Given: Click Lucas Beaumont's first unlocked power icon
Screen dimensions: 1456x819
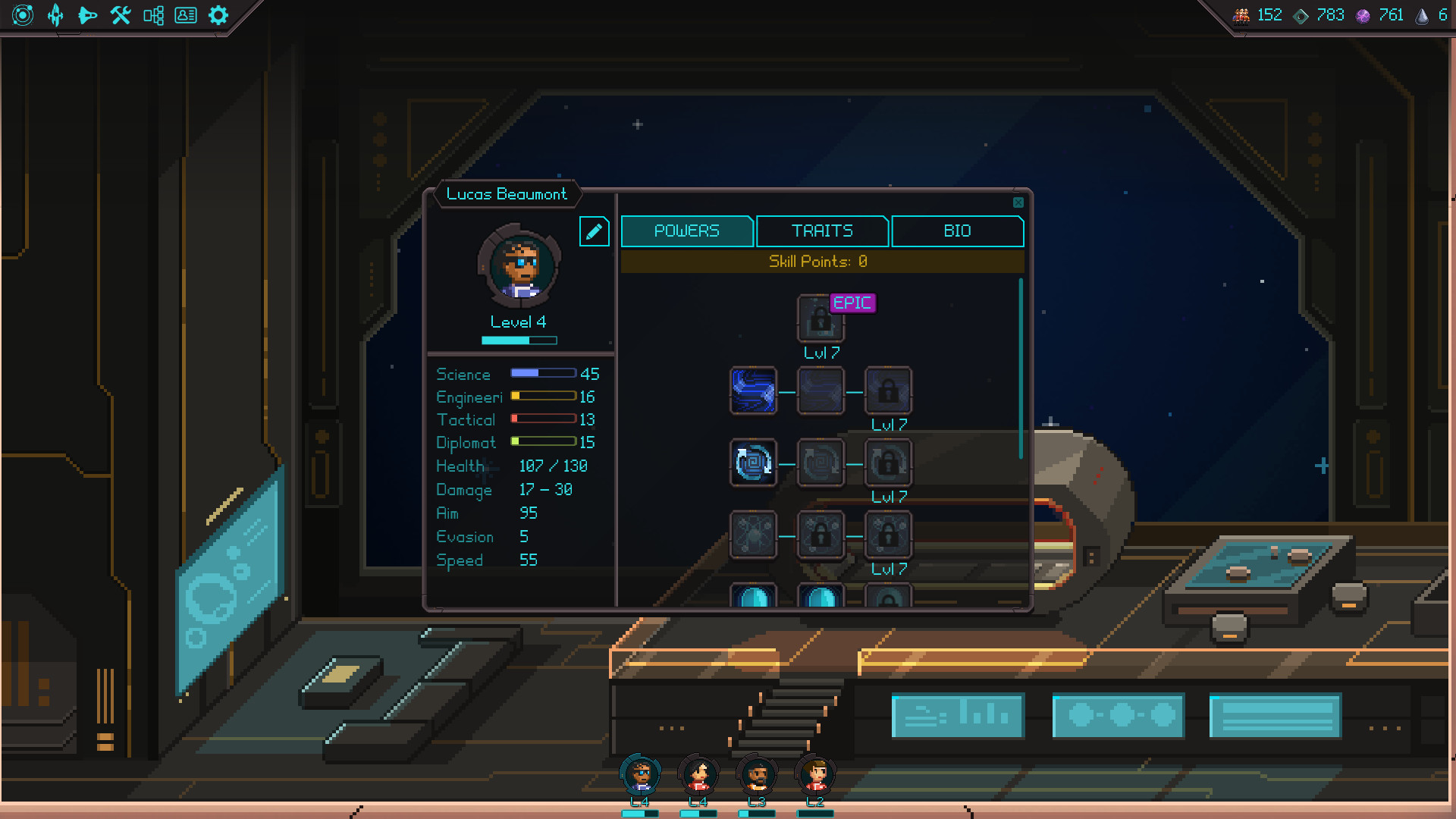Looking at the screenshot, I should tap(753, 391).
